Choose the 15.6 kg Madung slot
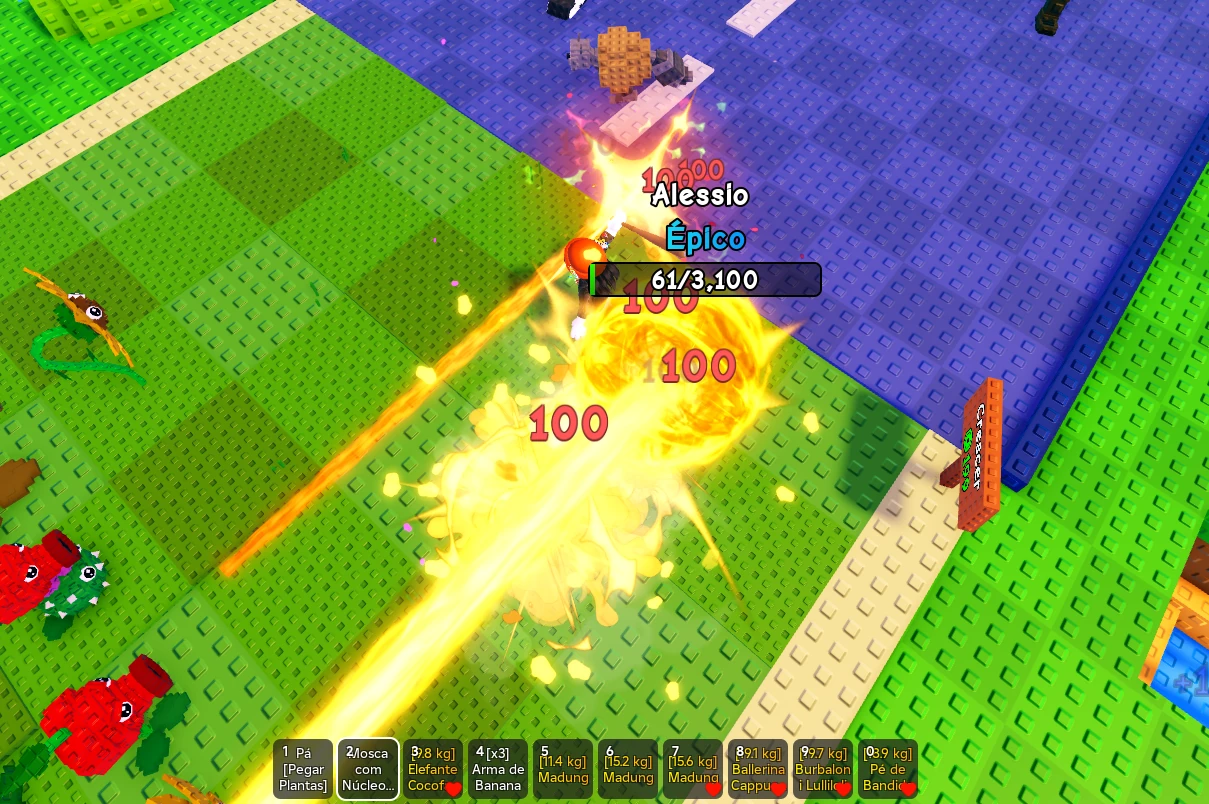Image resolution: width=1209 pixels, height=804 pixels. point(693,769)
